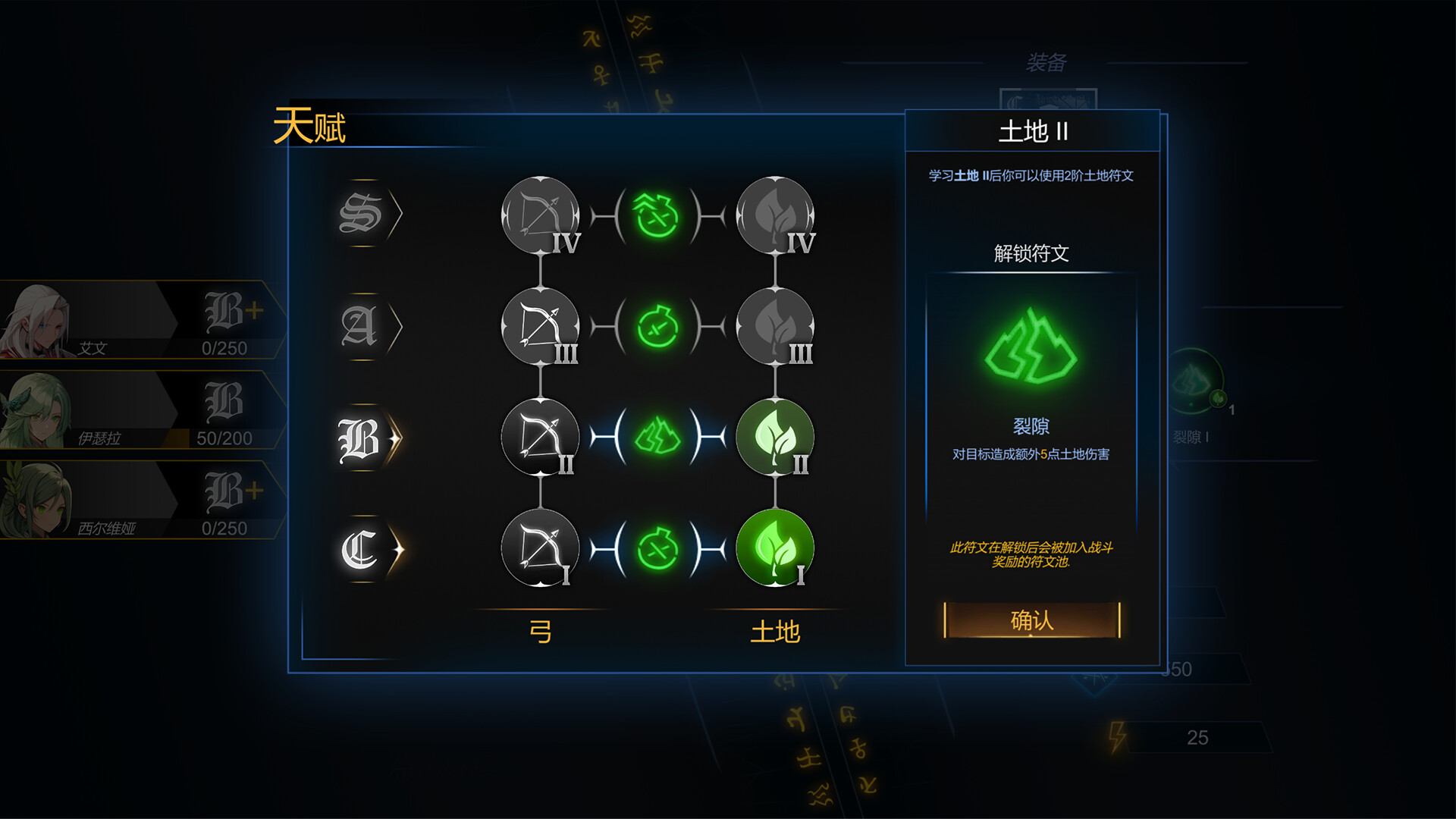Choose the C rank tier marker
The image size is (1456, 819).
click(360, 549)
